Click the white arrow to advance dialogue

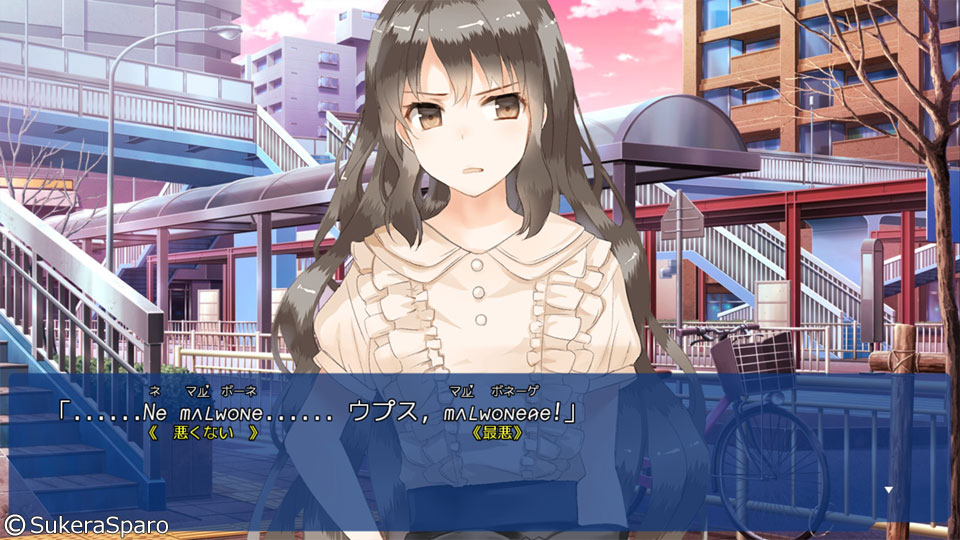point(887,490)
